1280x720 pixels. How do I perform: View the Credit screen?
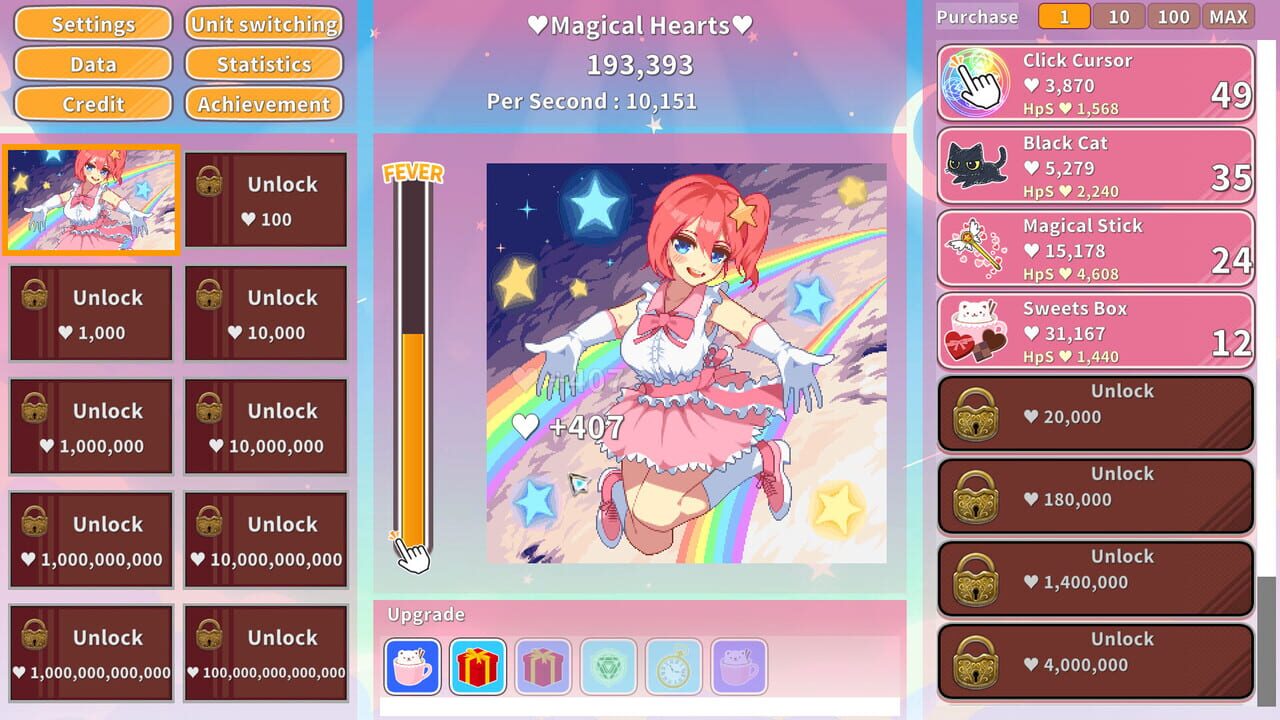[92, 103]
